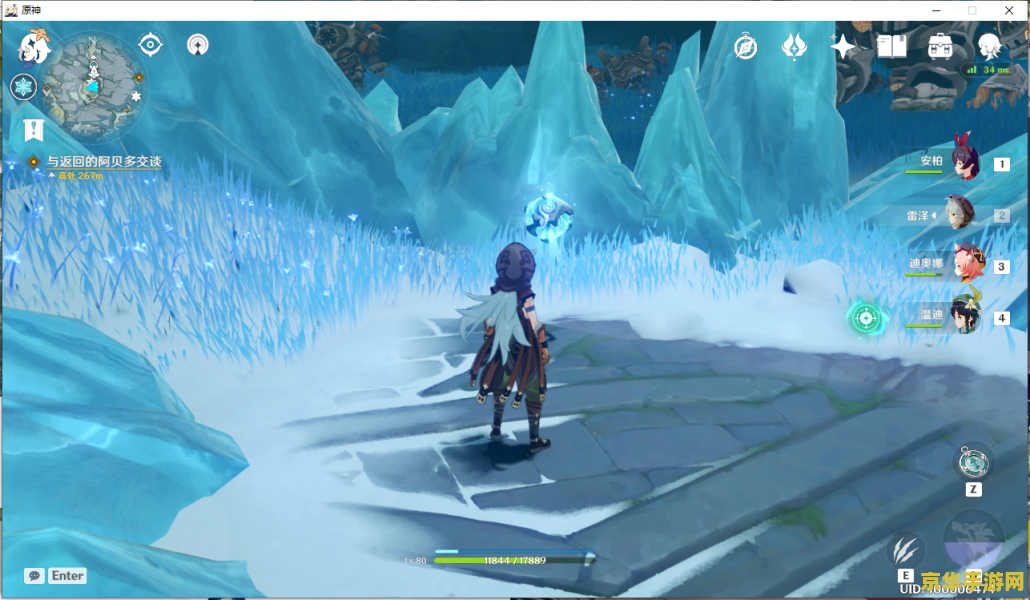This screenshot has height=600, width=1030.
Task: Open the Wish wings icon
Action: [x=794, y=46]
